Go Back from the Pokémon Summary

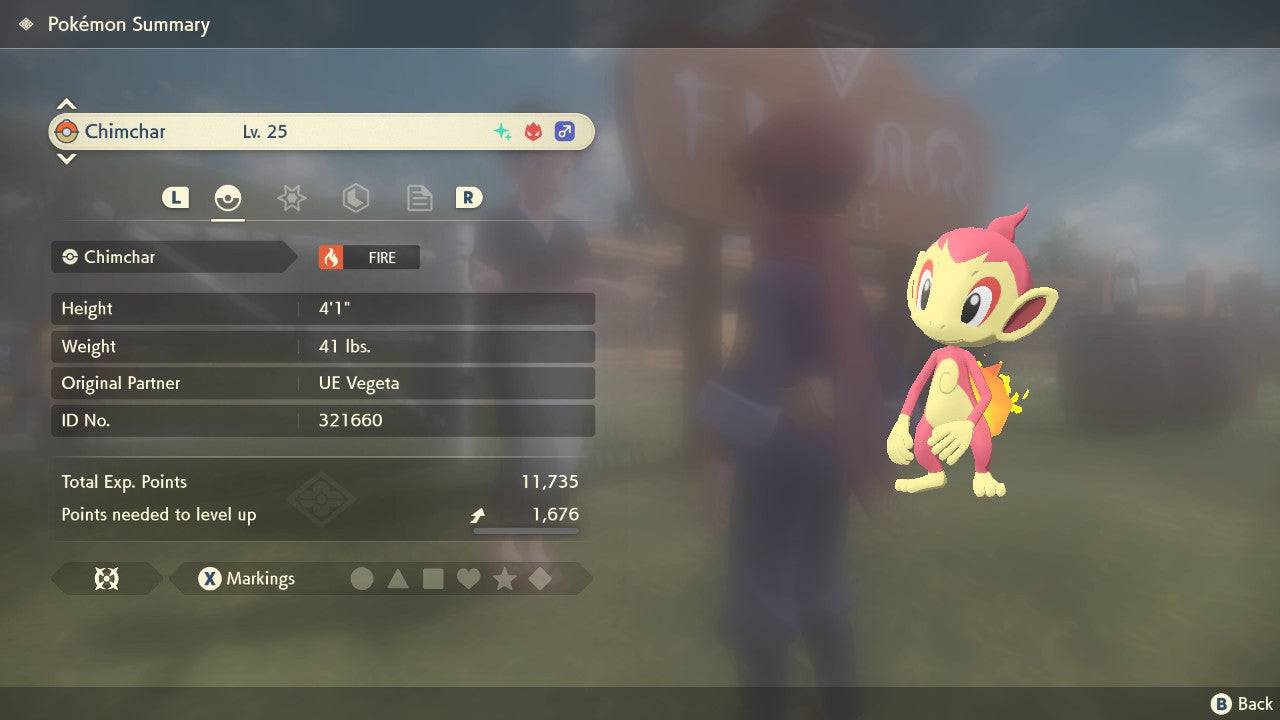coord(1242,704)
